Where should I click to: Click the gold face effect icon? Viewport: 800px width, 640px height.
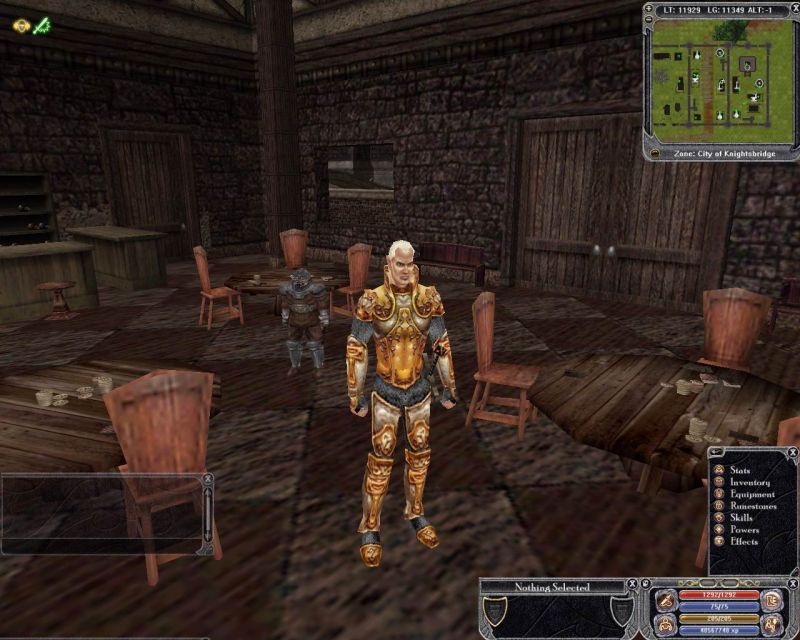click(21, 26)
